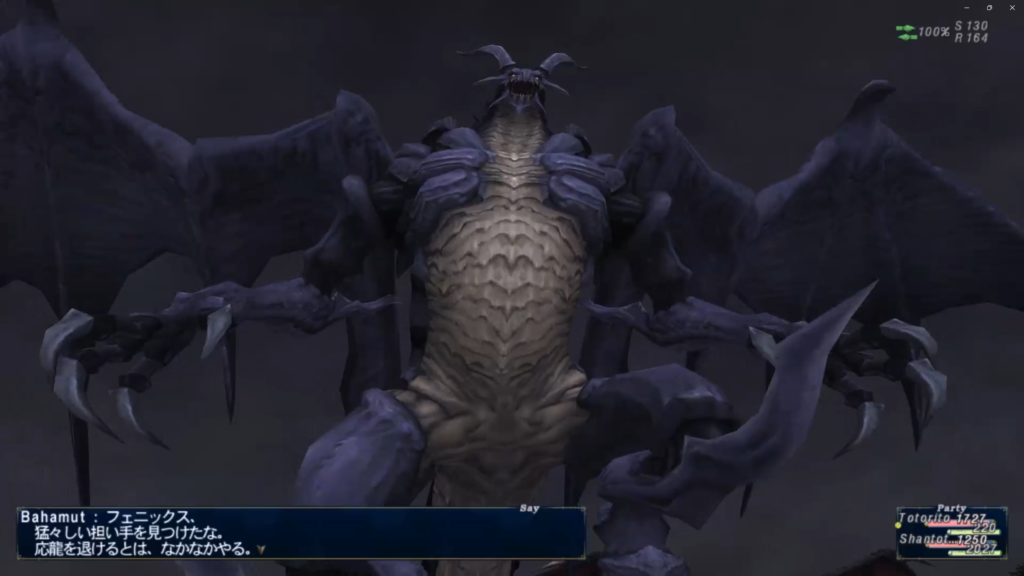Close the game window
Screen dimensions: 1024x576
[x=1011, y=7]
